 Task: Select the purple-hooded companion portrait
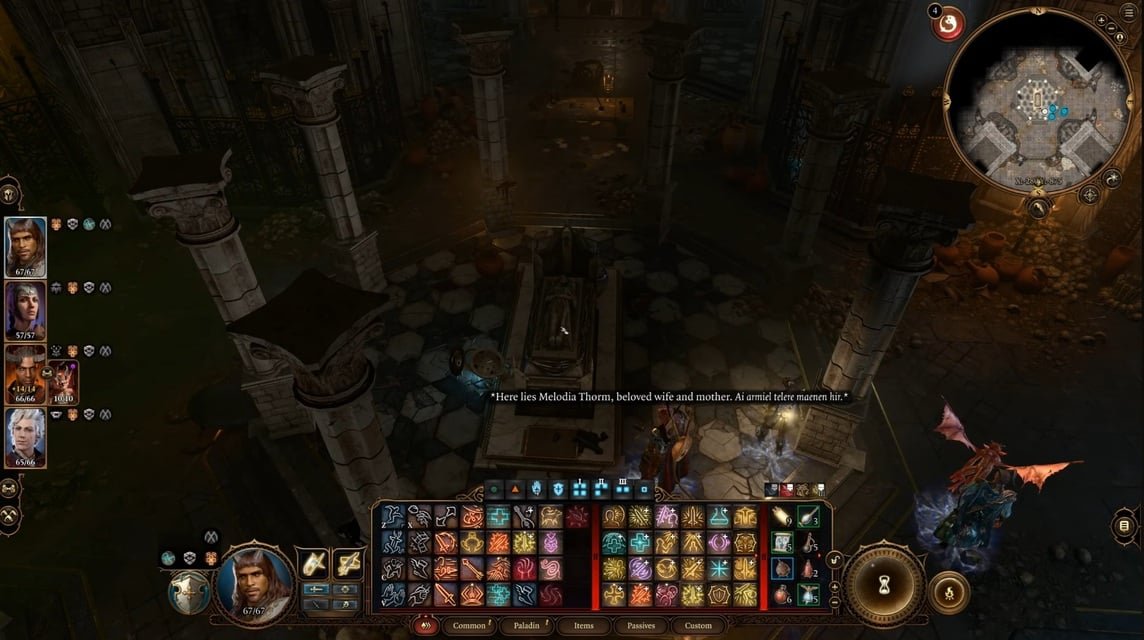click(x=25, y=311)
